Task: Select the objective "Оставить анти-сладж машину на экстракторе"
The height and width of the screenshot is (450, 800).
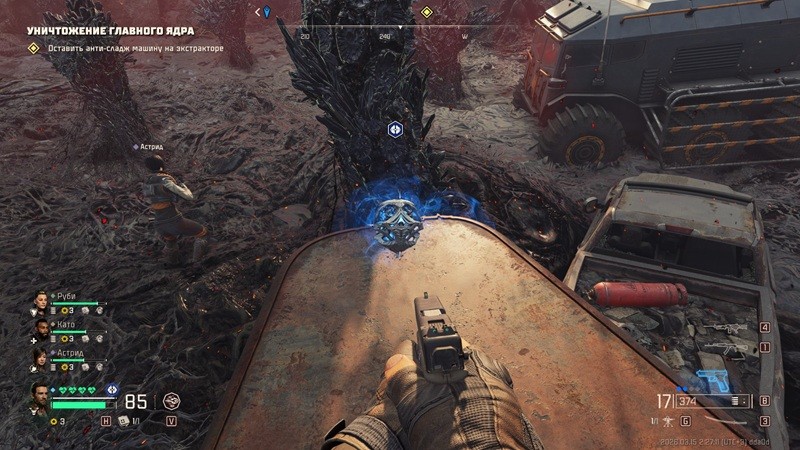Action: (x=129, y=48)
